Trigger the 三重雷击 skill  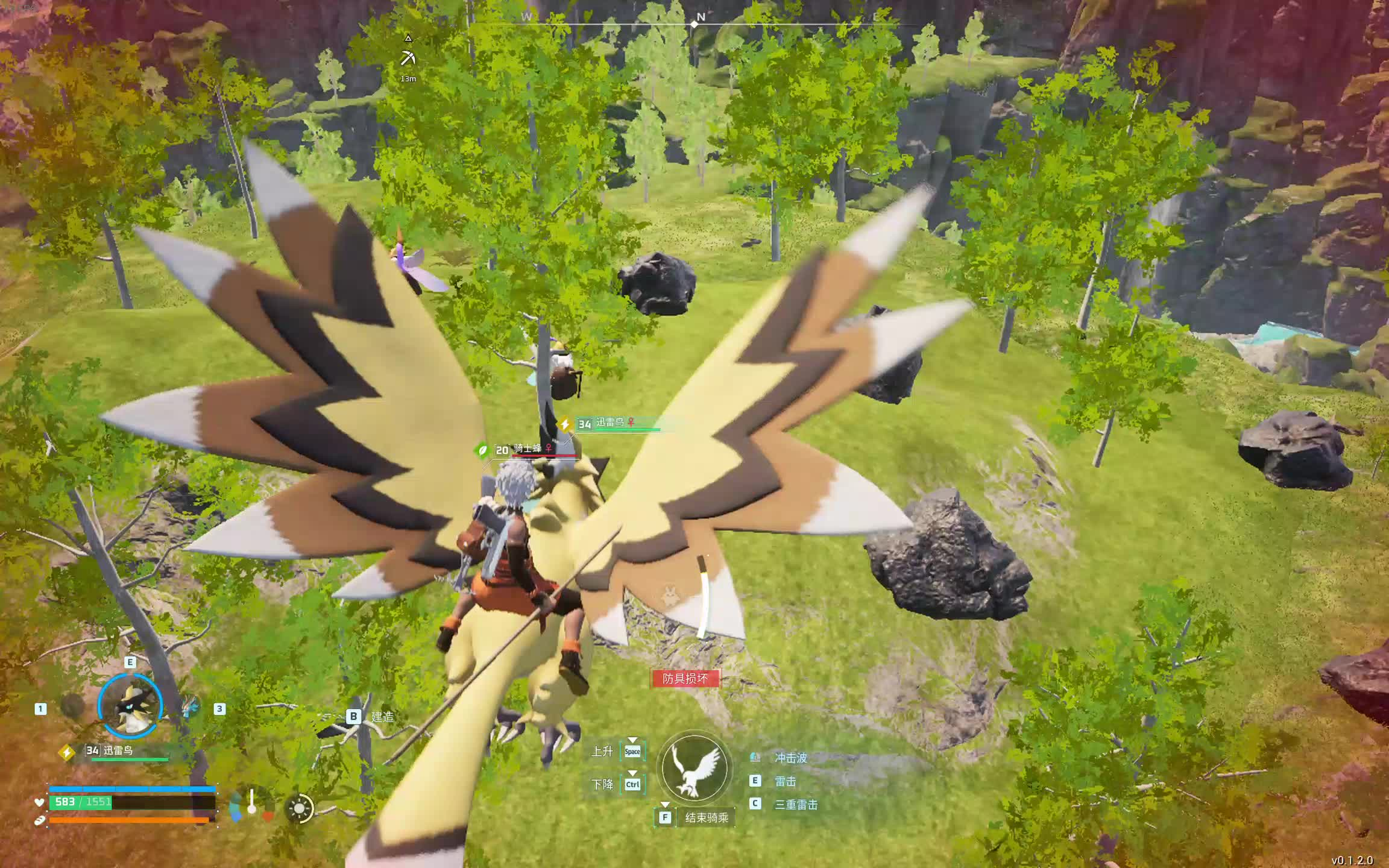[795, 804]
